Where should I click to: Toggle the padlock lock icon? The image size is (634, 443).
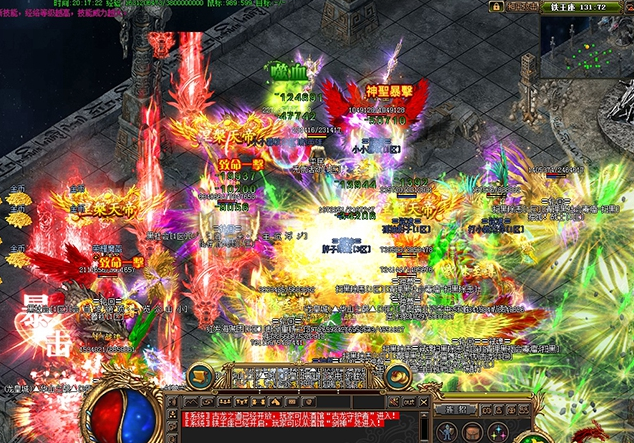click(x=494, y=7)
